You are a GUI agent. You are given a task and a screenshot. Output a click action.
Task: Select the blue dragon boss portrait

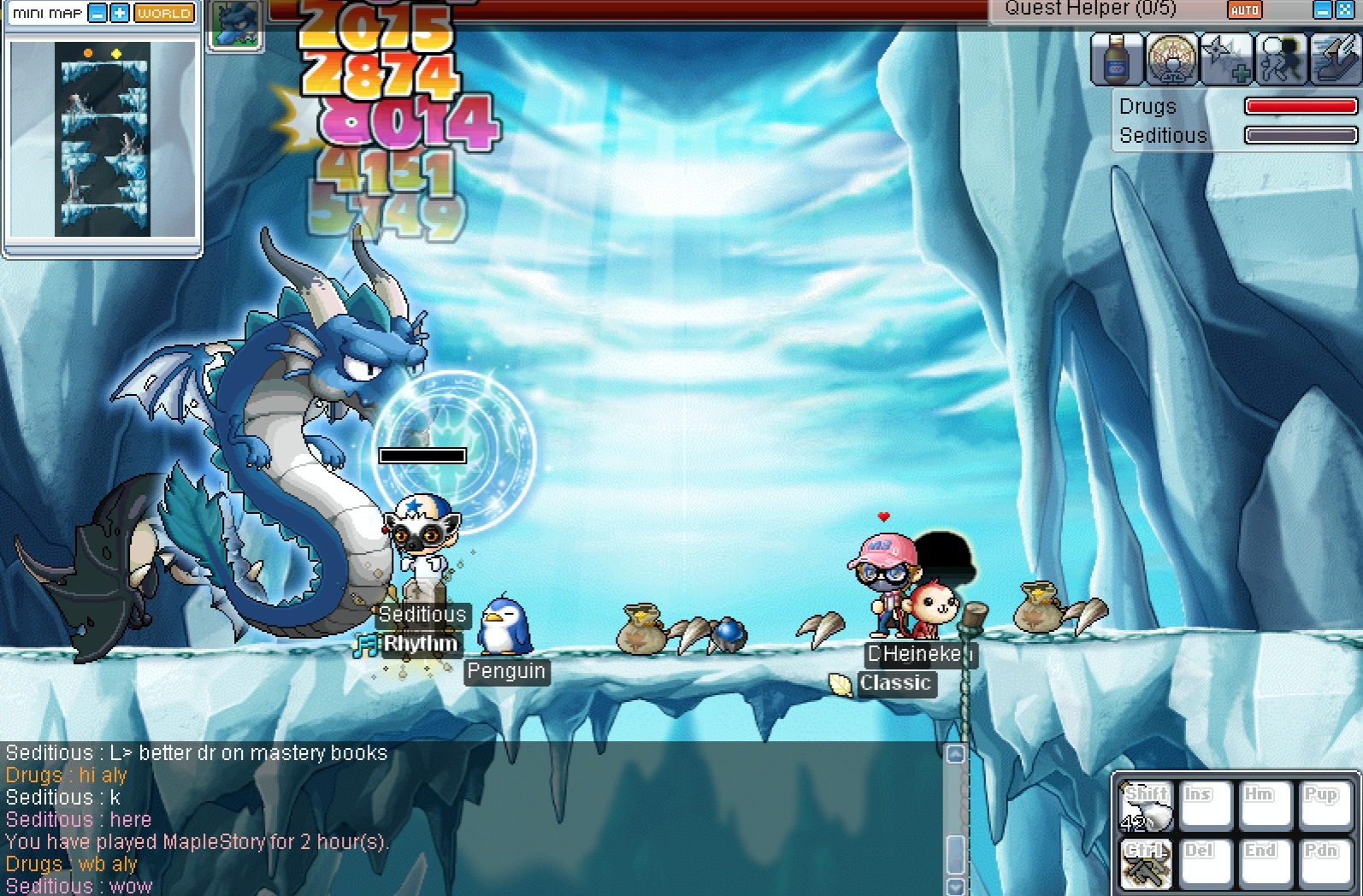pyautogui.click(x=234, y=26)
